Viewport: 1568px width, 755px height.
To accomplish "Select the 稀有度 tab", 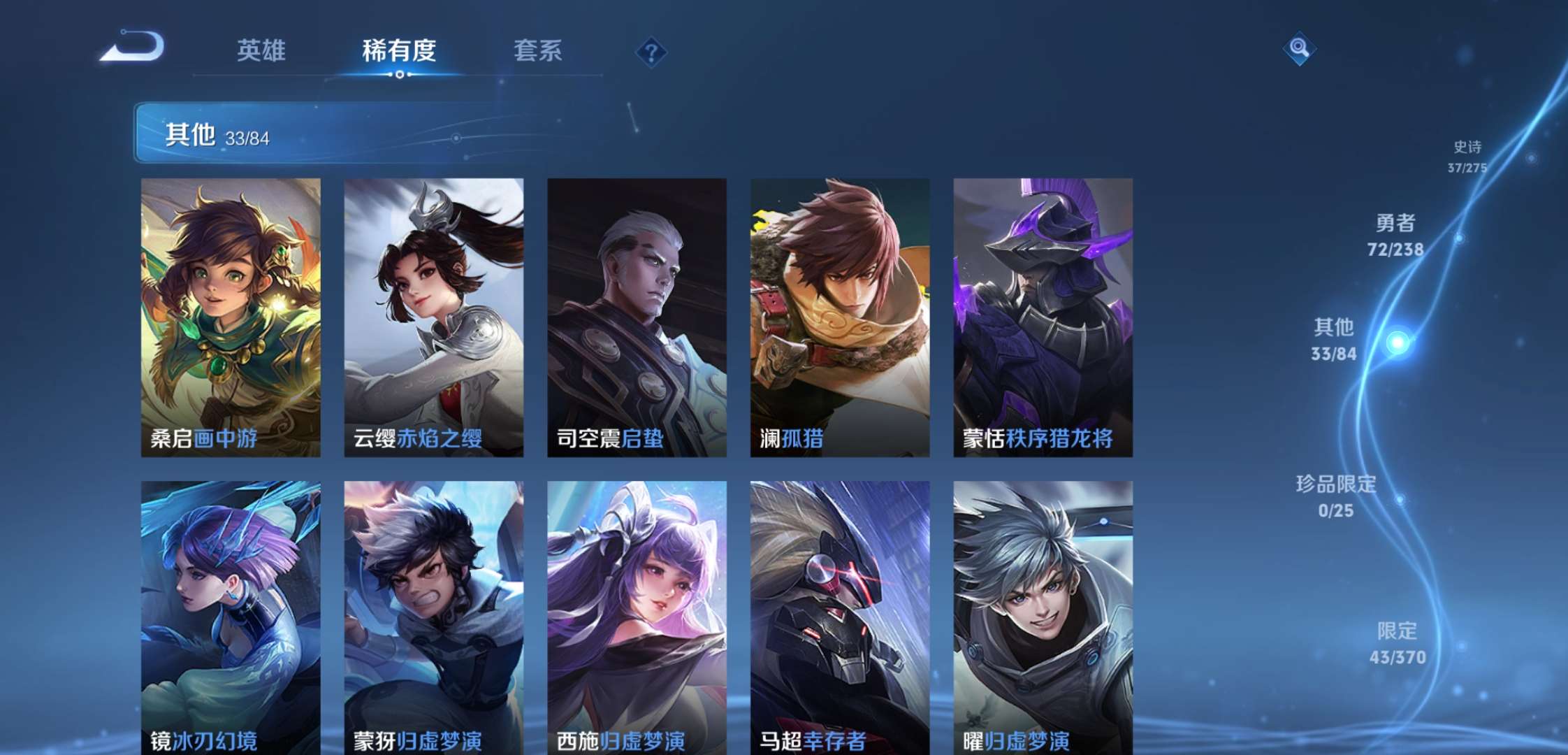I will pos(400,50).
